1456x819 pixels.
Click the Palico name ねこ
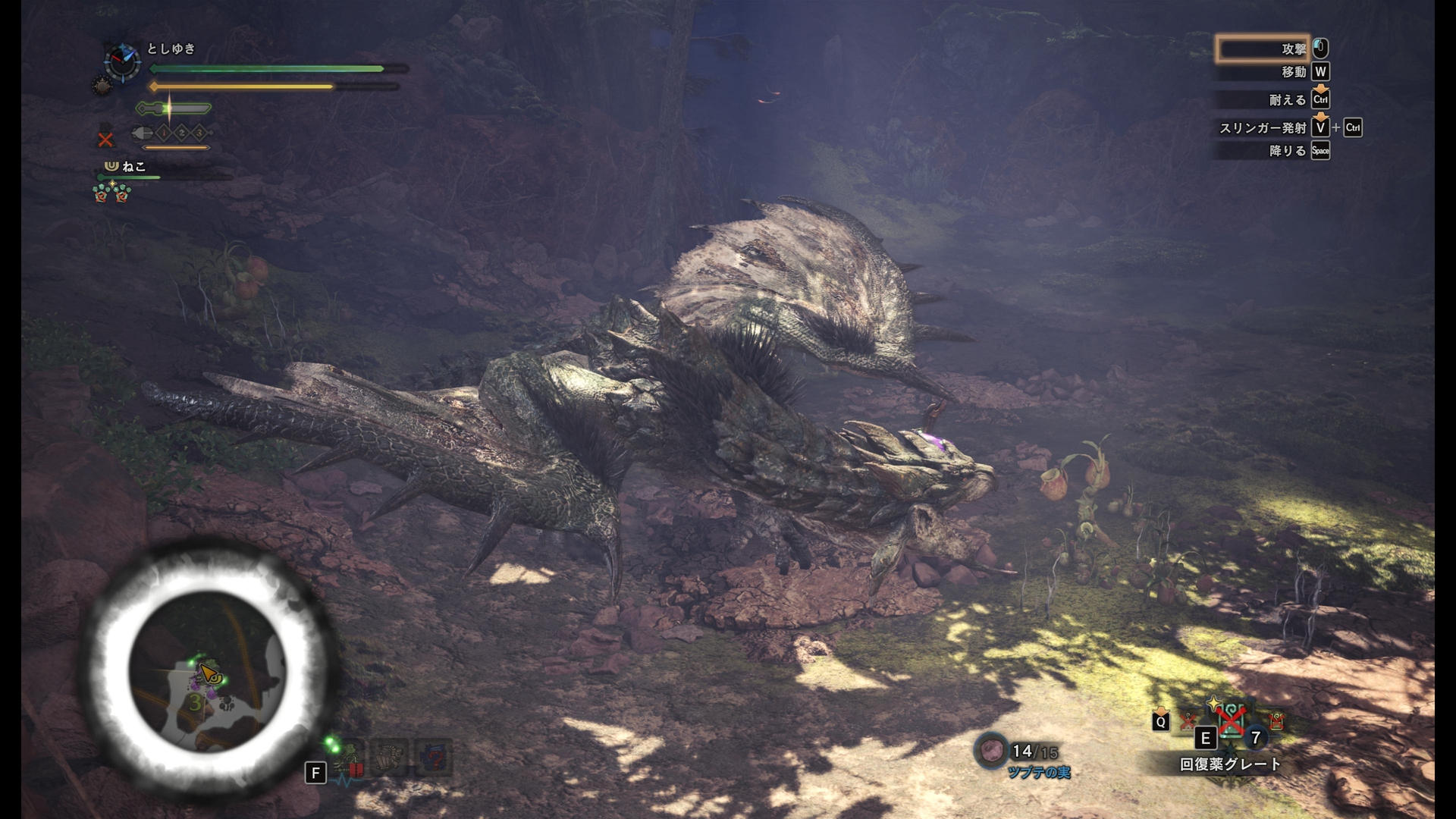tap(133, 167)
